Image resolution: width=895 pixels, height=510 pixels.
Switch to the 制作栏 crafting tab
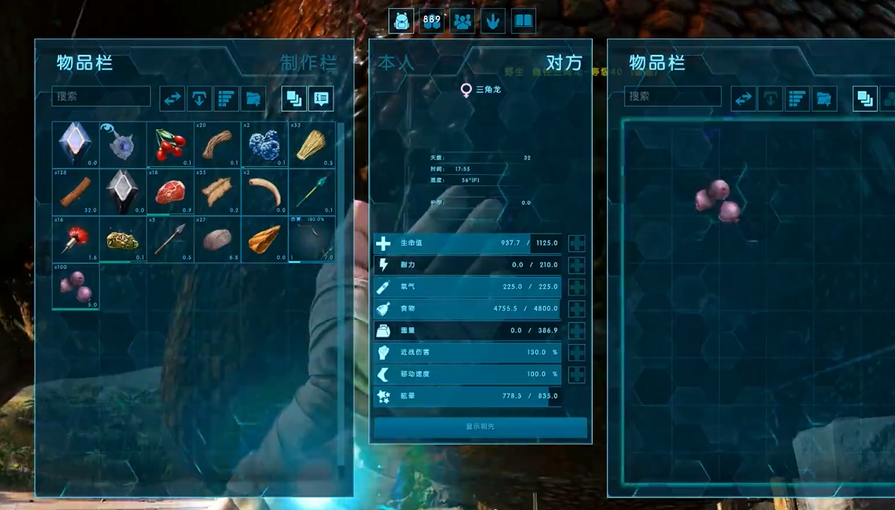pos(308,64)
